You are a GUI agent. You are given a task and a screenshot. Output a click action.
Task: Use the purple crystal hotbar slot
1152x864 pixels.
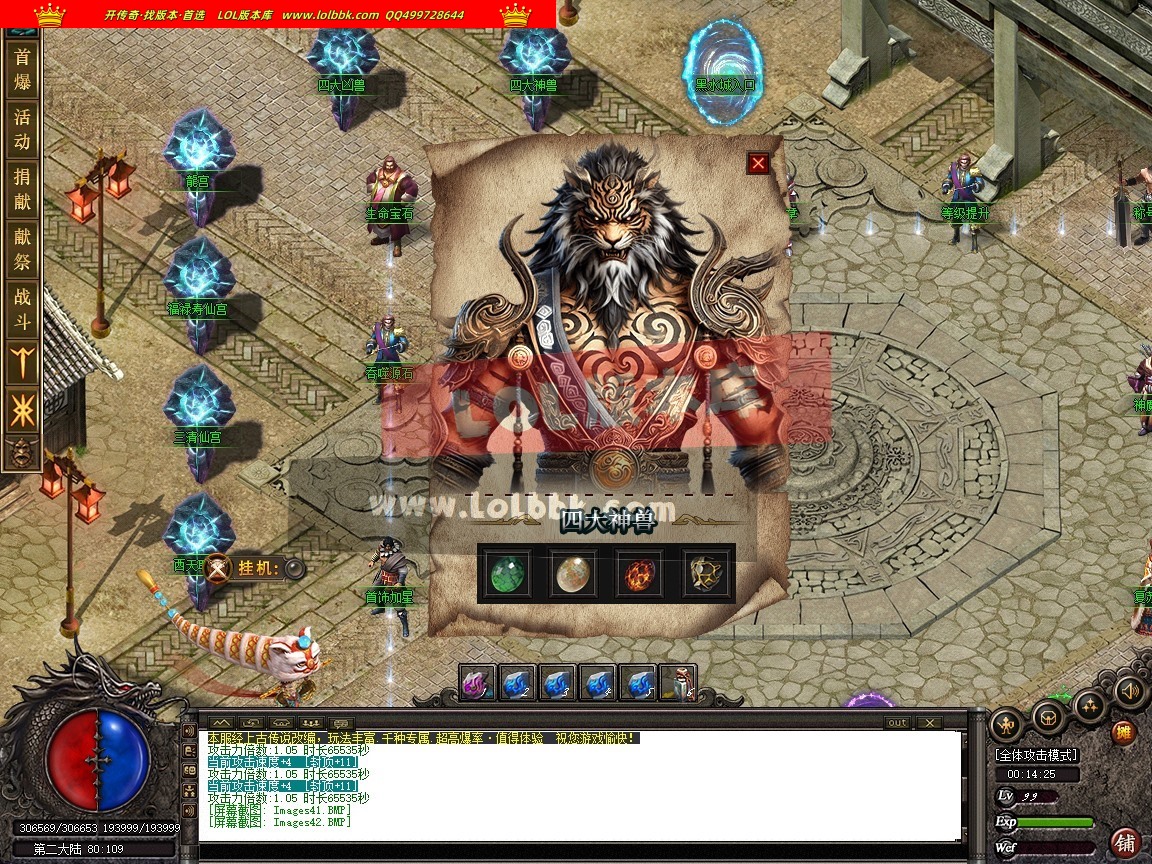(478, 683)
